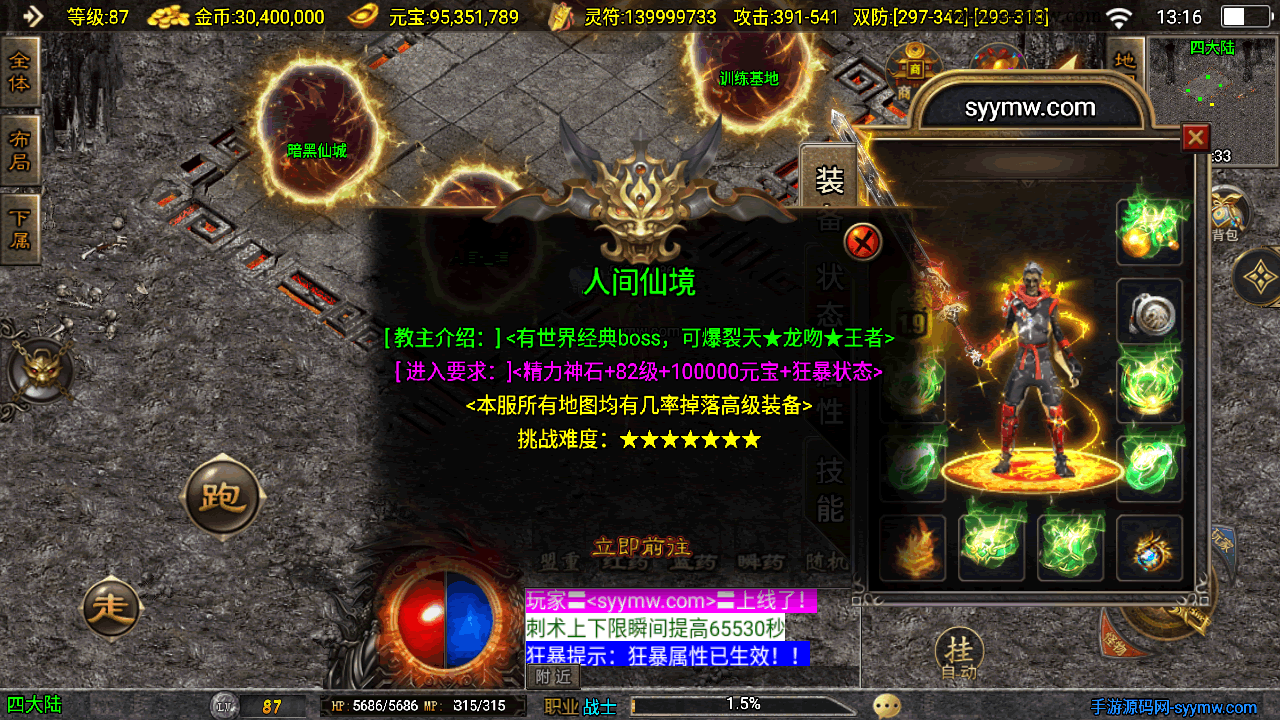Viewport: 1280px width, 720px height.
Task: Switch to 走 walk mode
Action: (x=112, y=607)
